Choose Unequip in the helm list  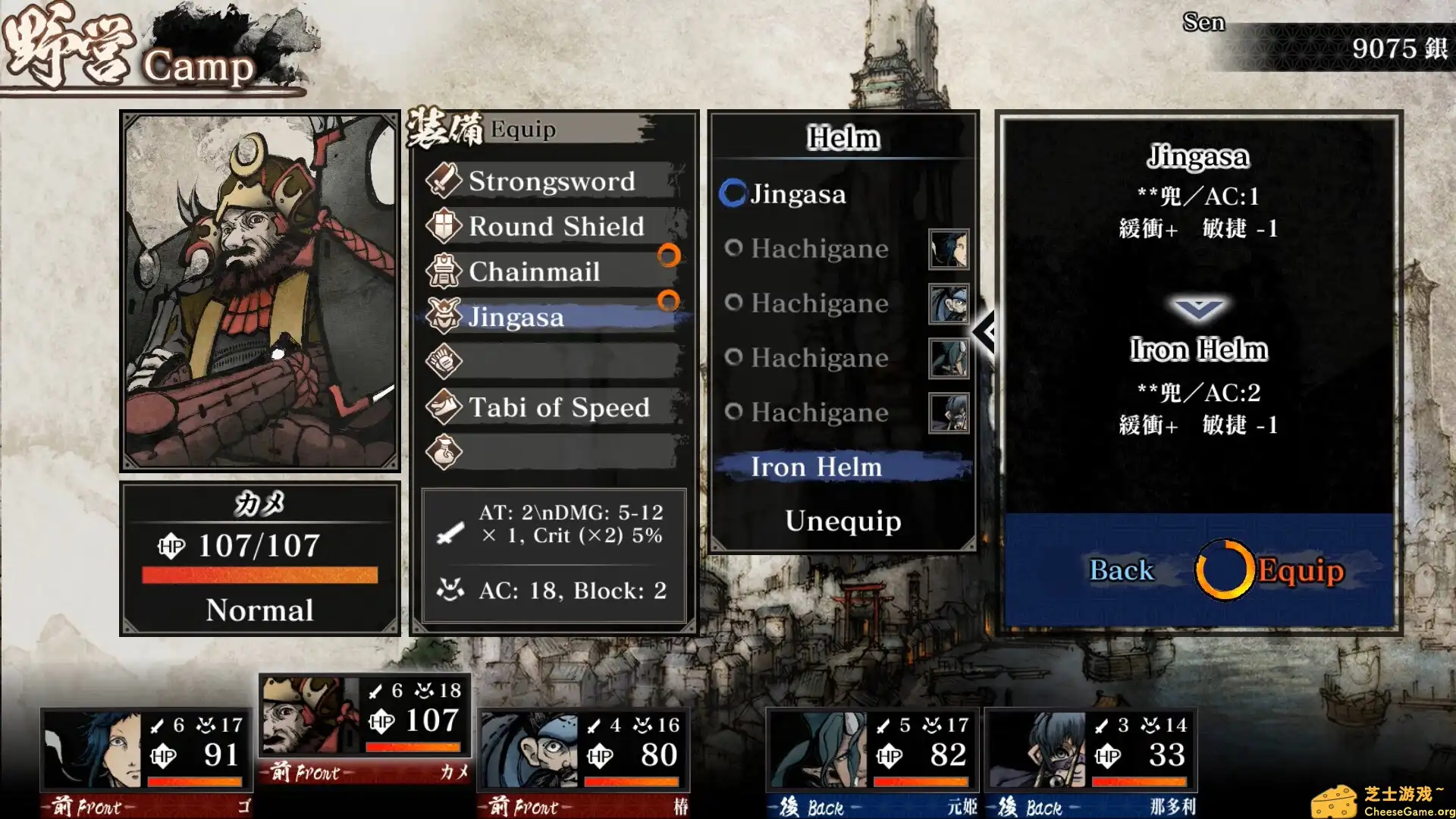coord(843,521)
